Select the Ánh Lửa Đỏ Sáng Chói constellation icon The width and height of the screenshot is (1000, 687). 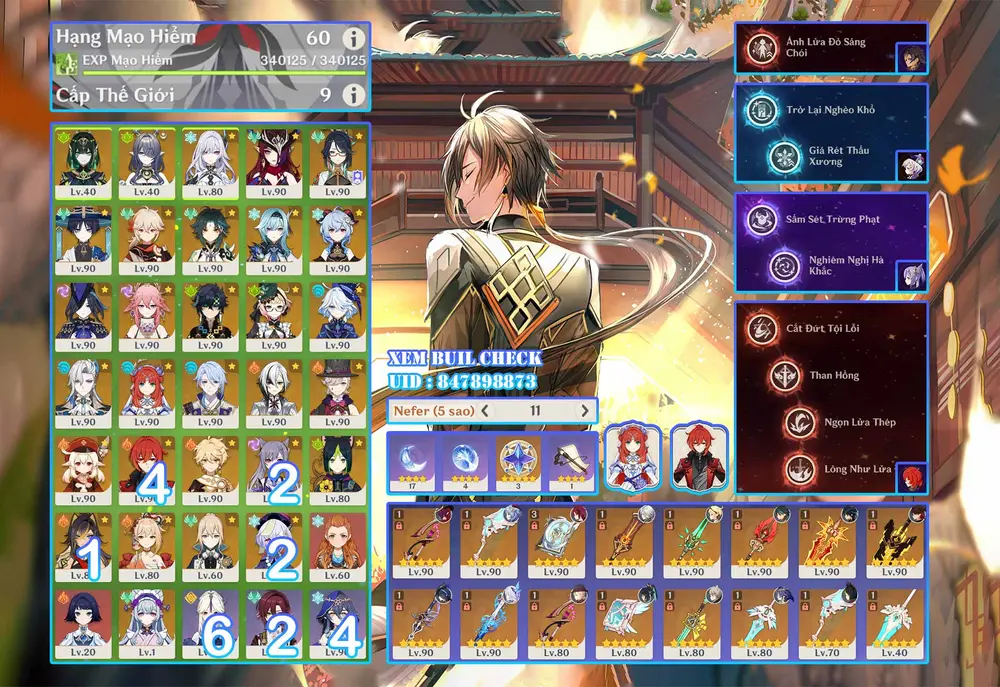[763, 47]
